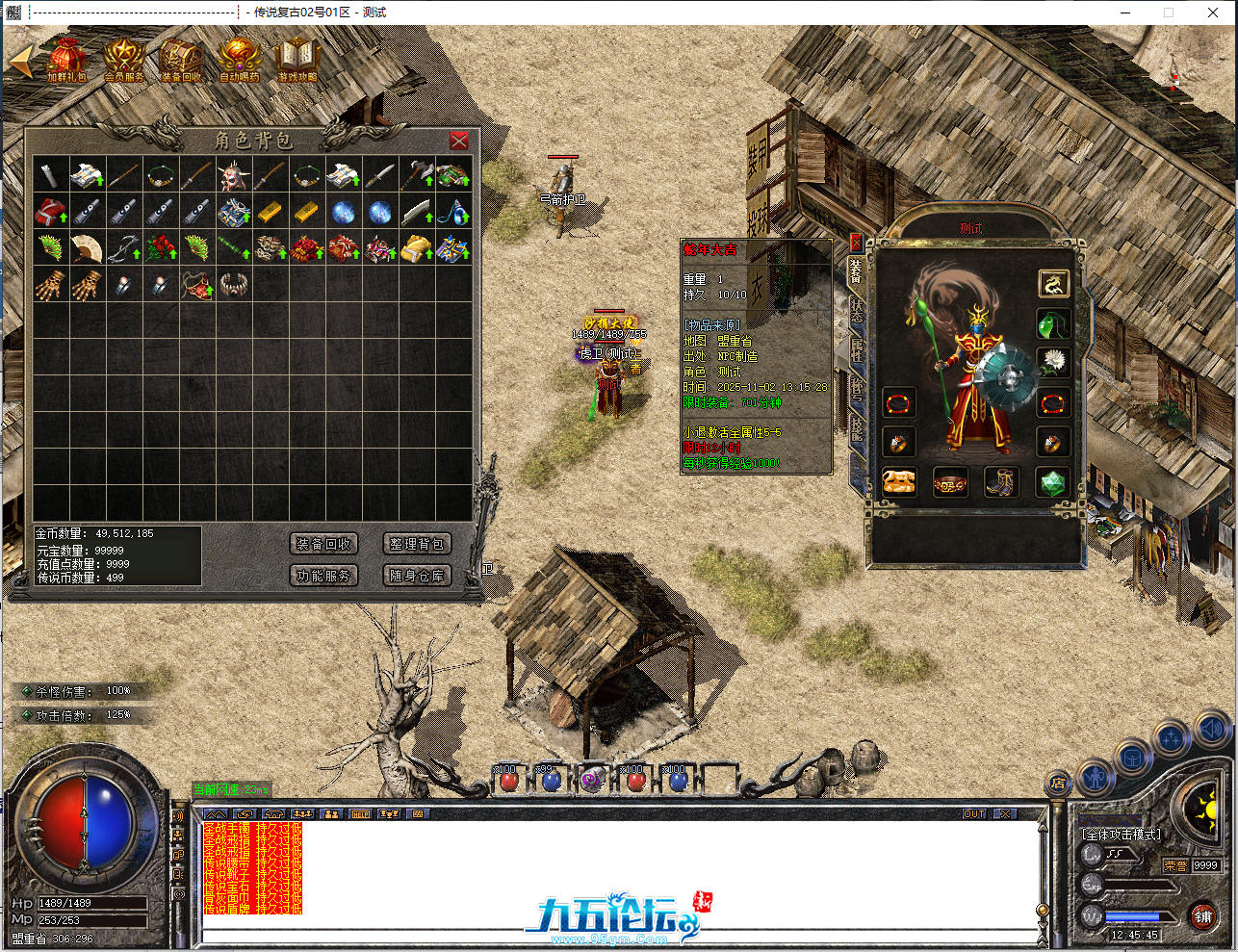1238x952 pixels.
Task: Select the green gem equipment slot
Action: click(1053, 482)
